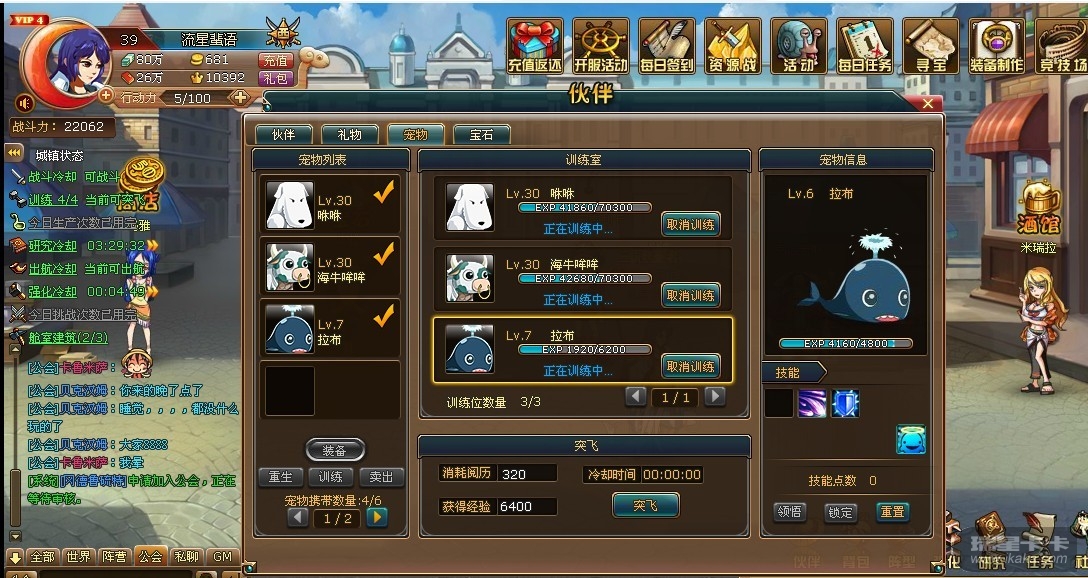Switch chat to 世界 world channel
This screenshot has width=1088, height=578.
pyautogui.click(x=78, y=556)
